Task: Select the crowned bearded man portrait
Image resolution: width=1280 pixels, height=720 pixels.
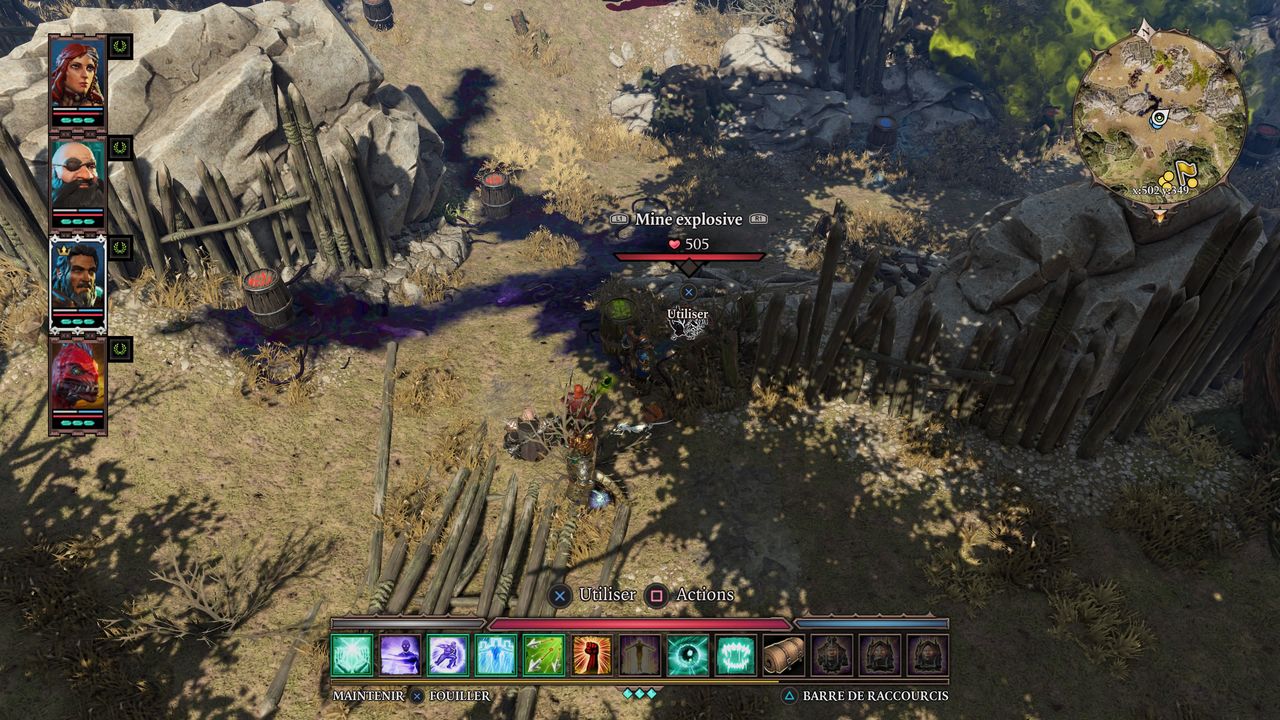Action: (77, 275)
